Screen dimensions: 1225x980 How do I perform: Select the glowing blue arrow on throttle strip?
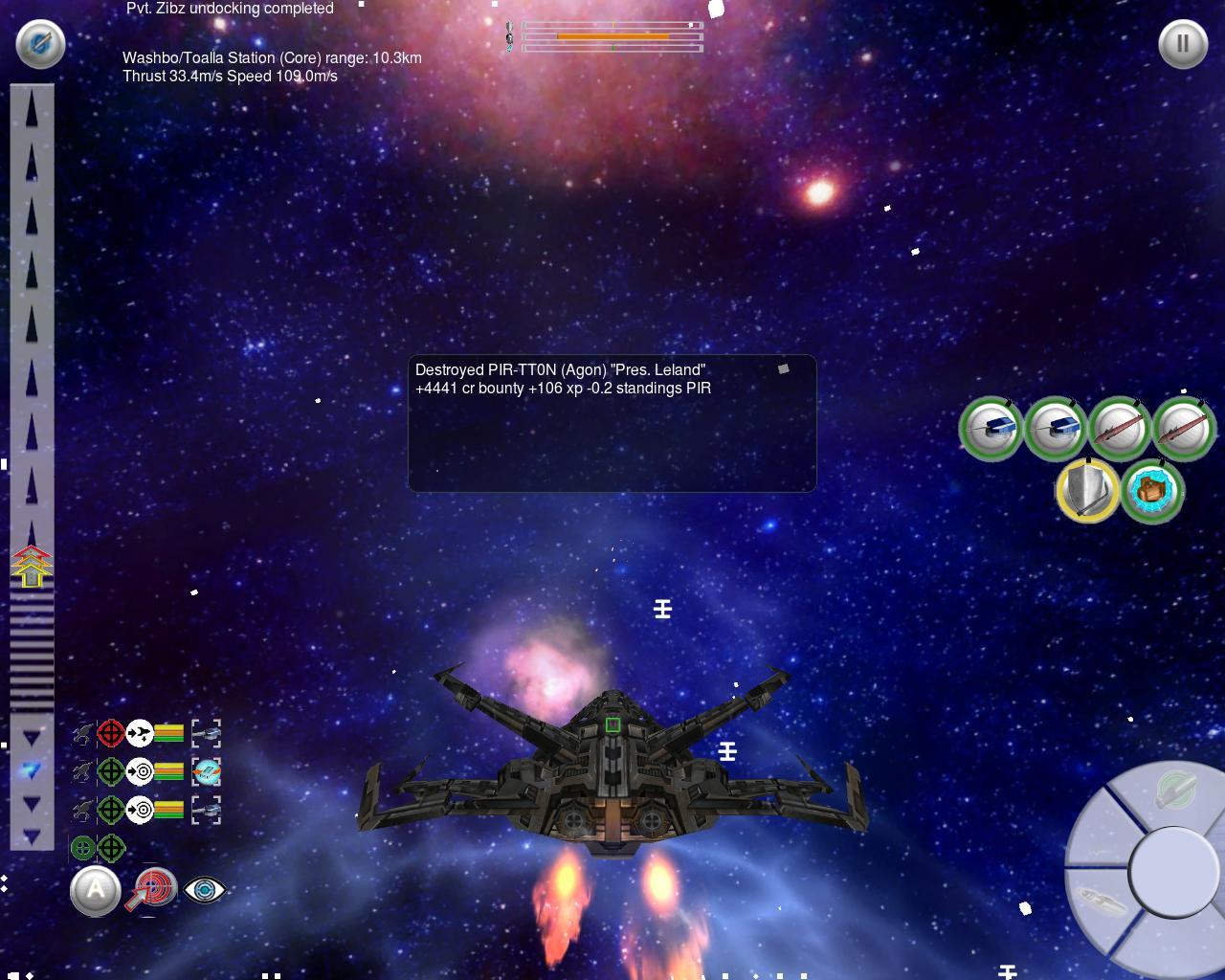[x=32, y=768]
